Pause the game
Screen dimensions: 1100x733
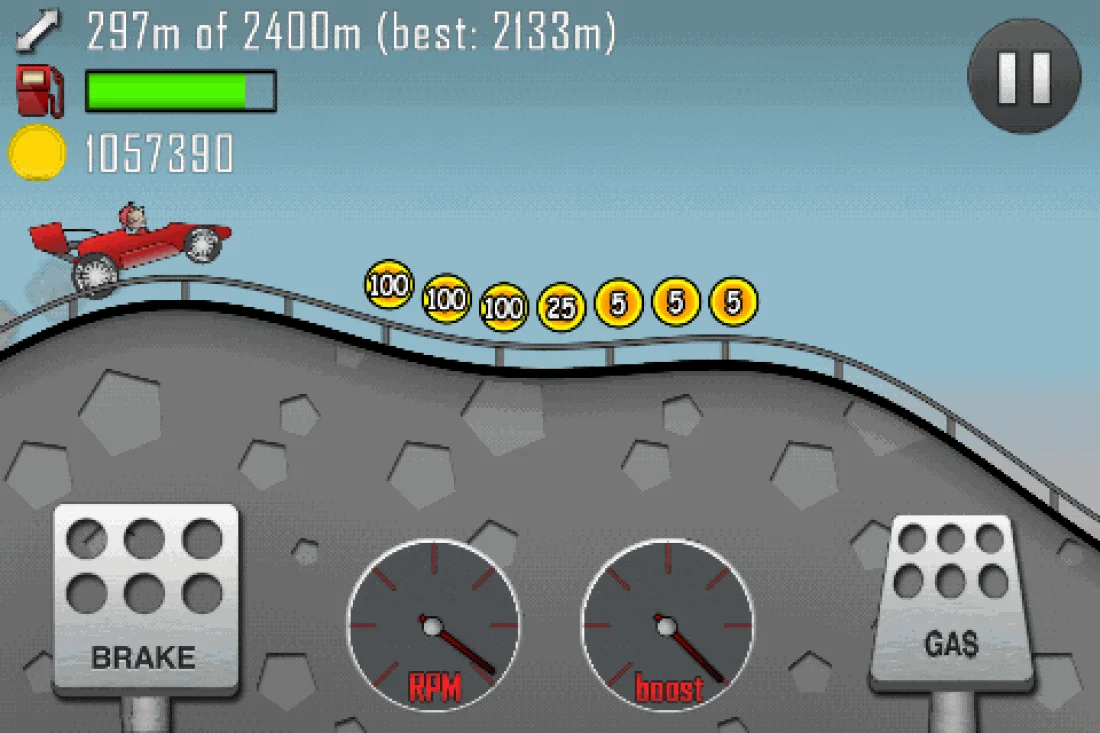(1024, 77)
